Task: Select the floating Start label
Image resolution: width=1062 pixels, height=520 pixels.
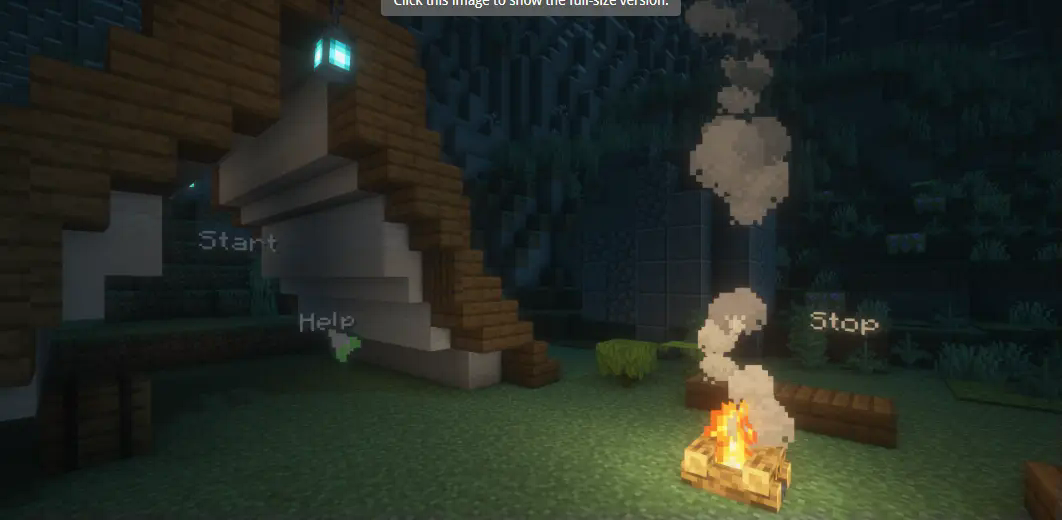Action: pos(237,241)
